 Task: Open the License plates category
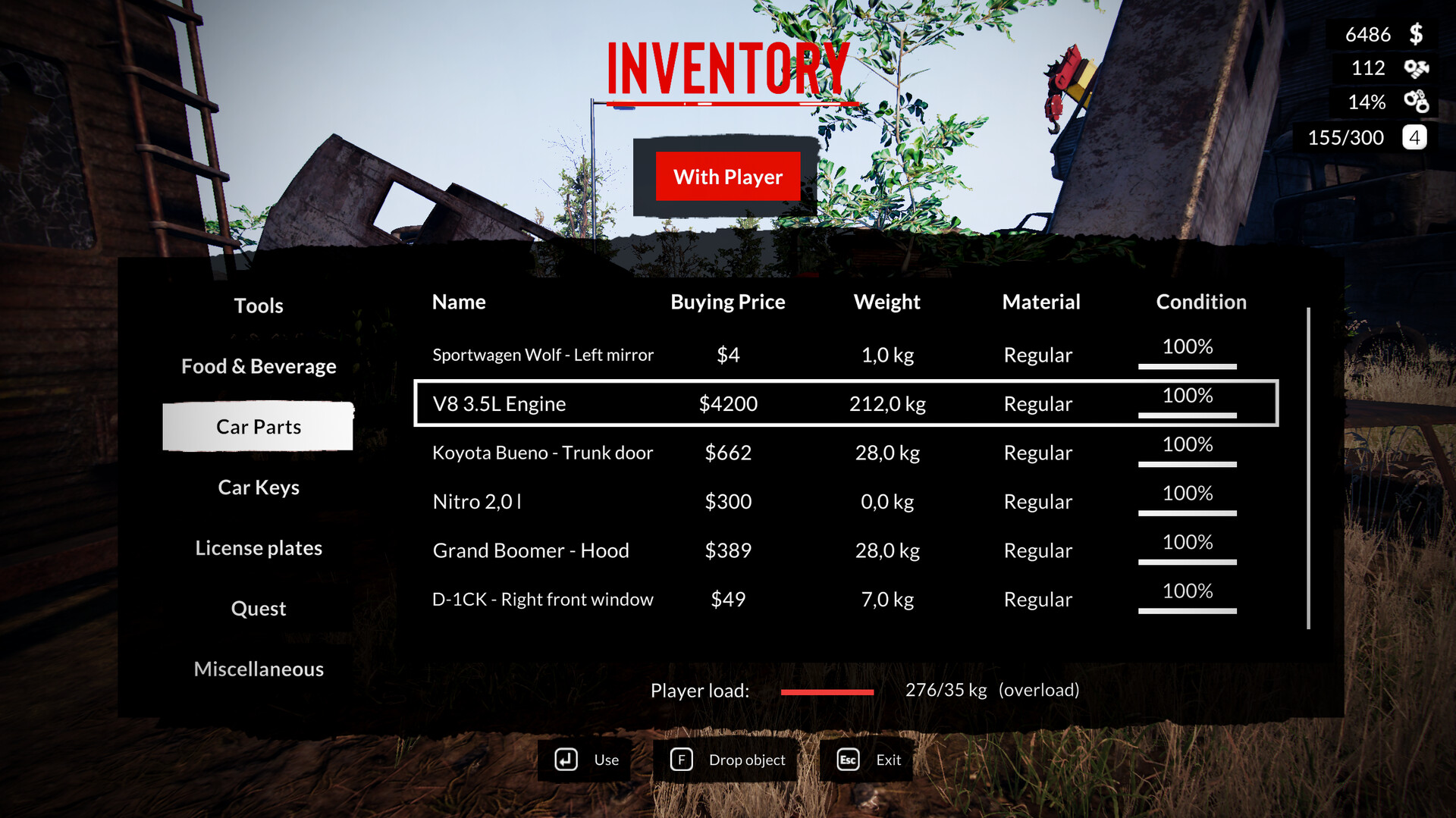pos(259,547)
